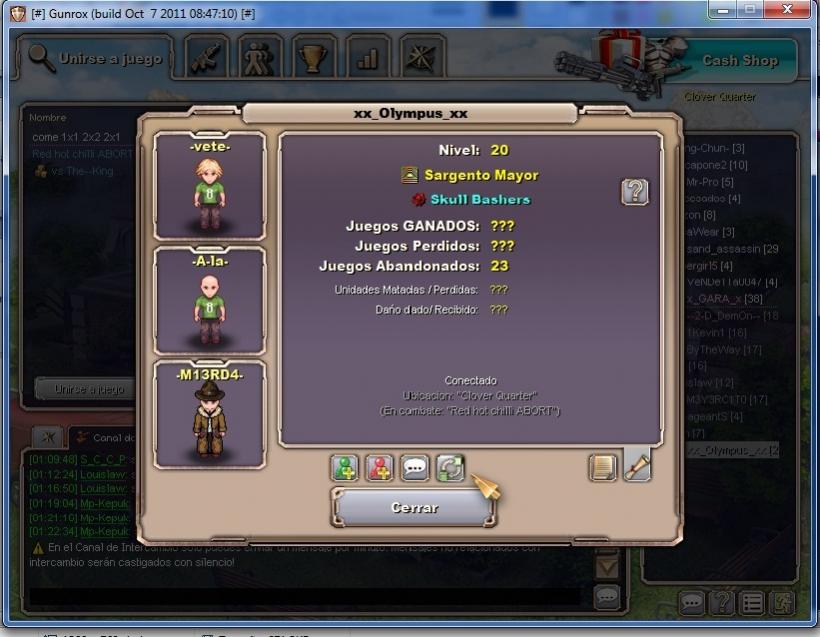Choose the -M13RD4- trenchcoat character portrait

[x=210, y=415]
